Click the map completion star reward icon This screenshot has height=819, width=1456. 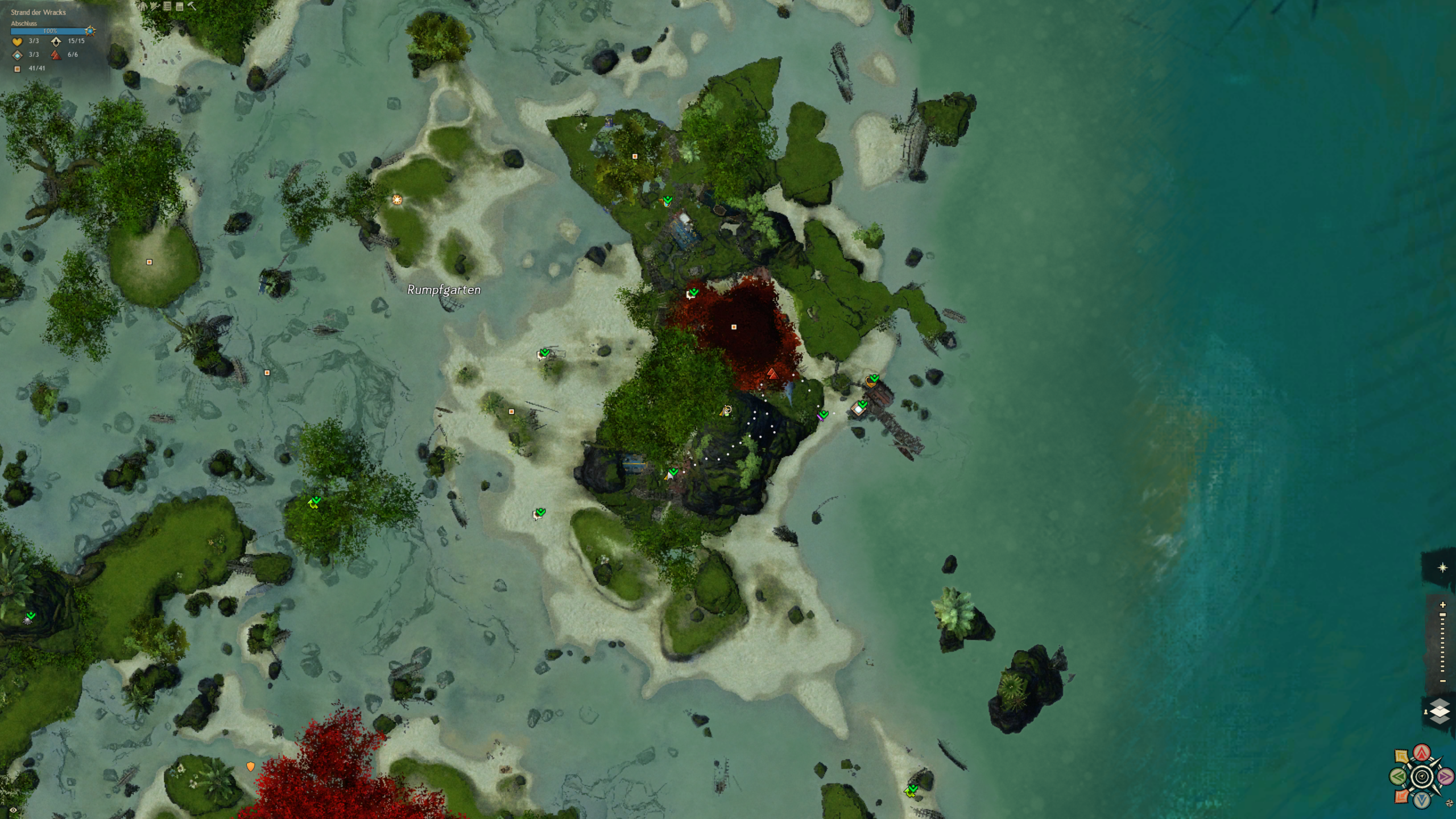(x=90, y=31)
